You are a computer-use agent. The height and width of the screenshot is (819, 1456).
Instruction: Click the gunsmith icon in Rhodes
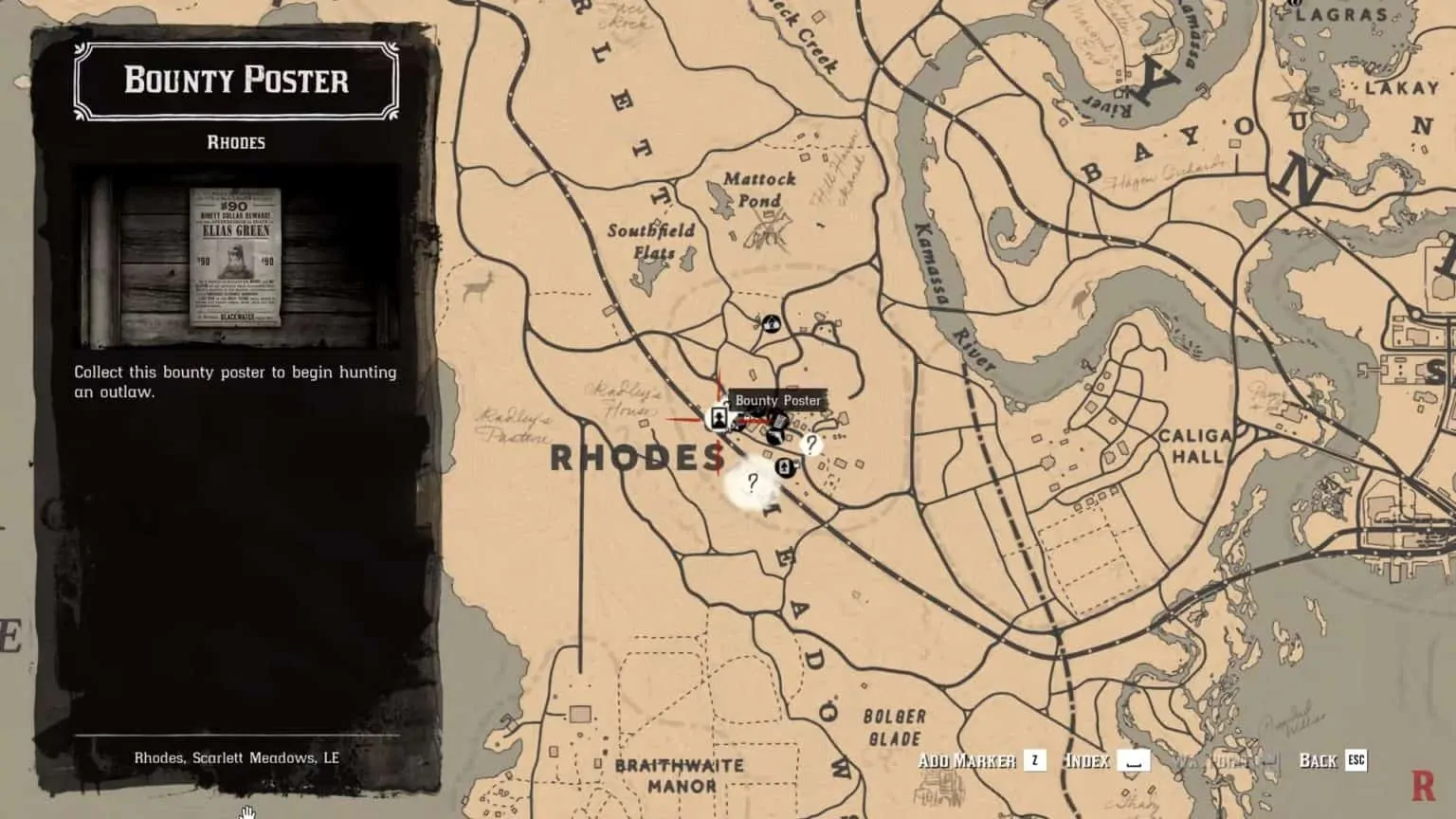click(x=773, y=438)
